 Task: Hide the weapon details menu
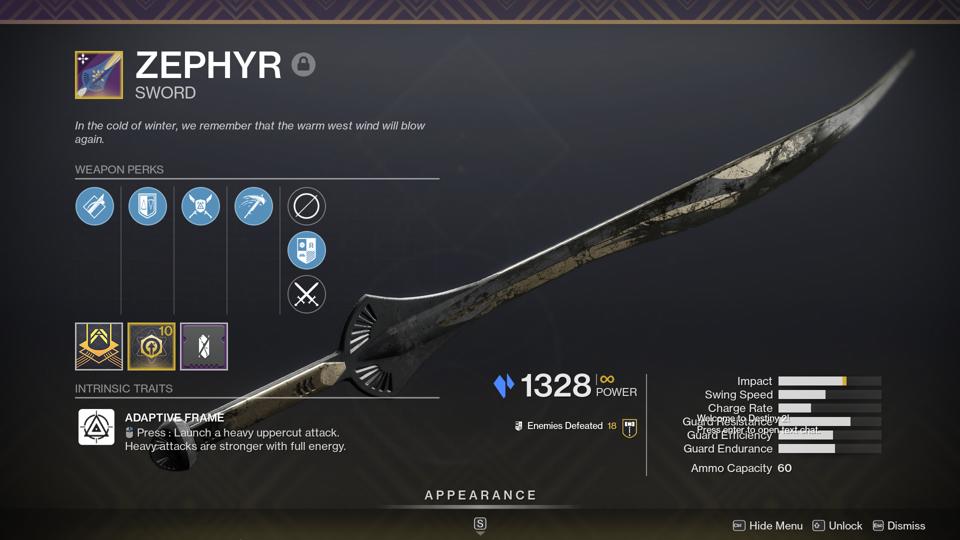click(x=768, y=526)
